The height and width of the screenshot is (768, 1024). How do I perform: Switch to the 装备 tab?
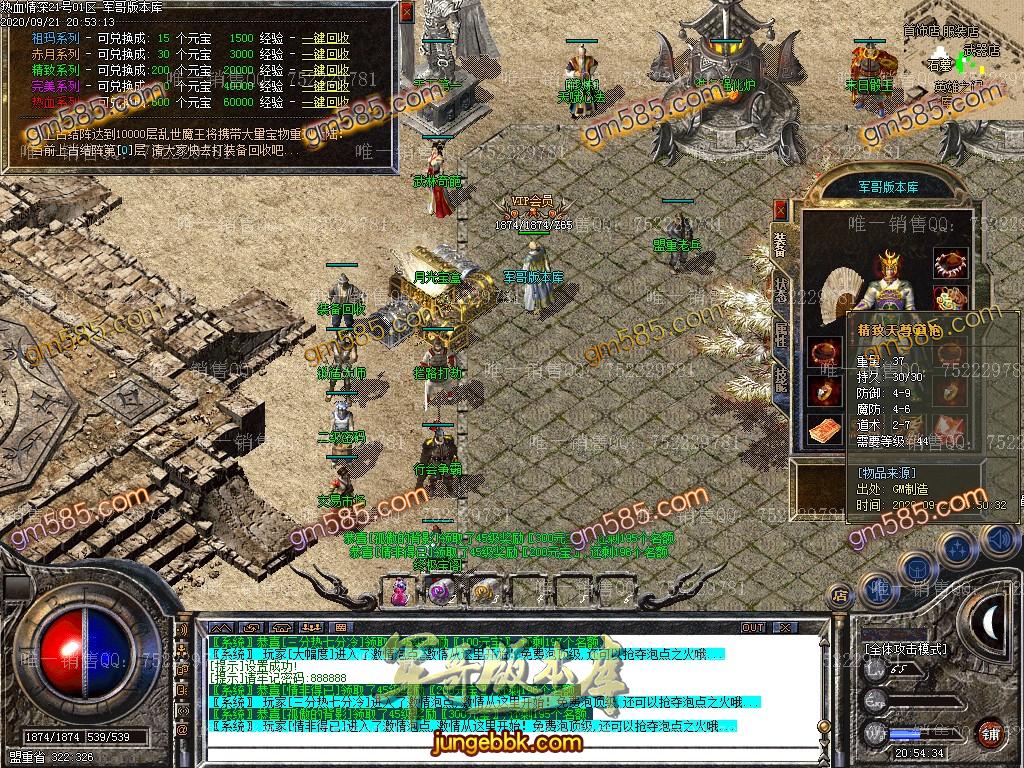point(780,245)
